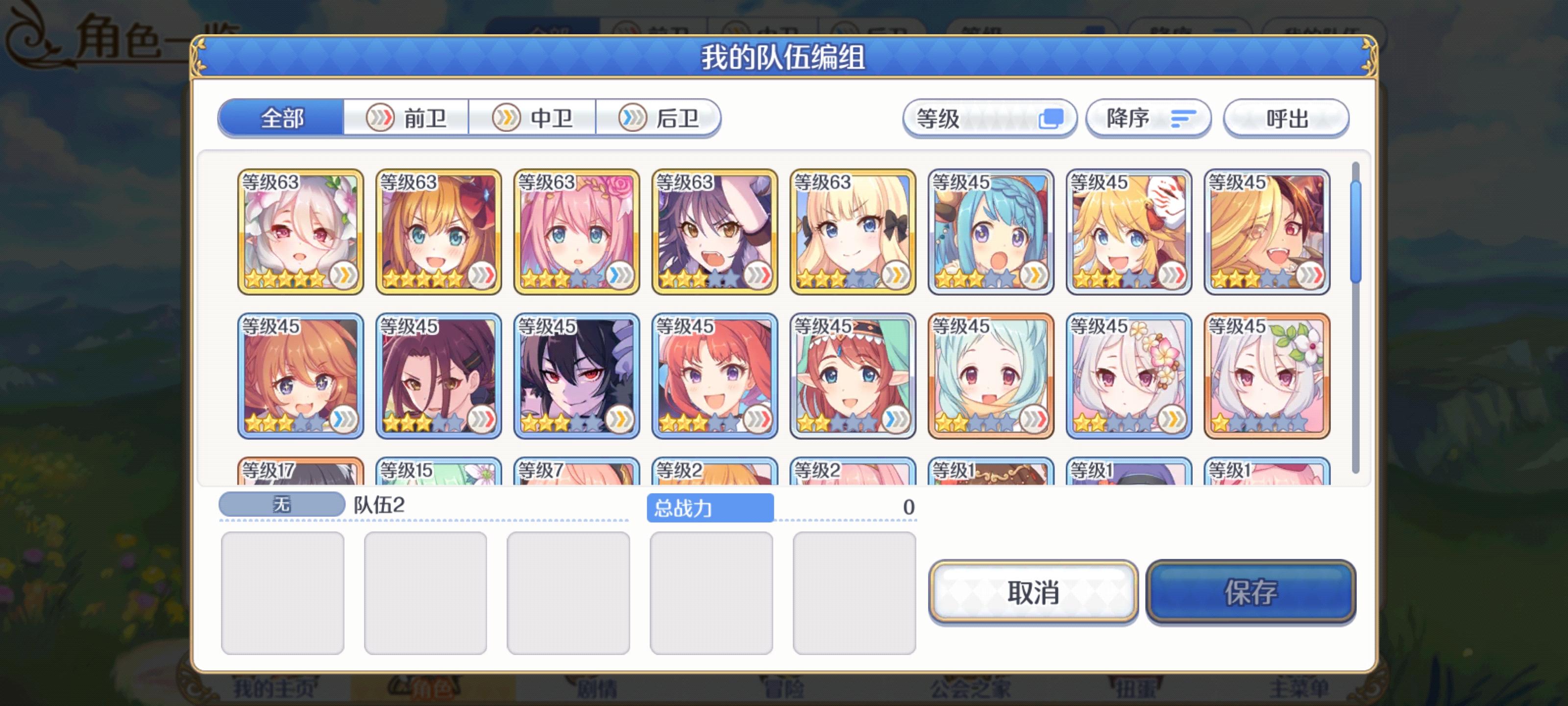This screenshot has width=1568, height=706.
Task: Expand the 呼出 panel
Action: pyautogui.click(x=1286, y=118)
